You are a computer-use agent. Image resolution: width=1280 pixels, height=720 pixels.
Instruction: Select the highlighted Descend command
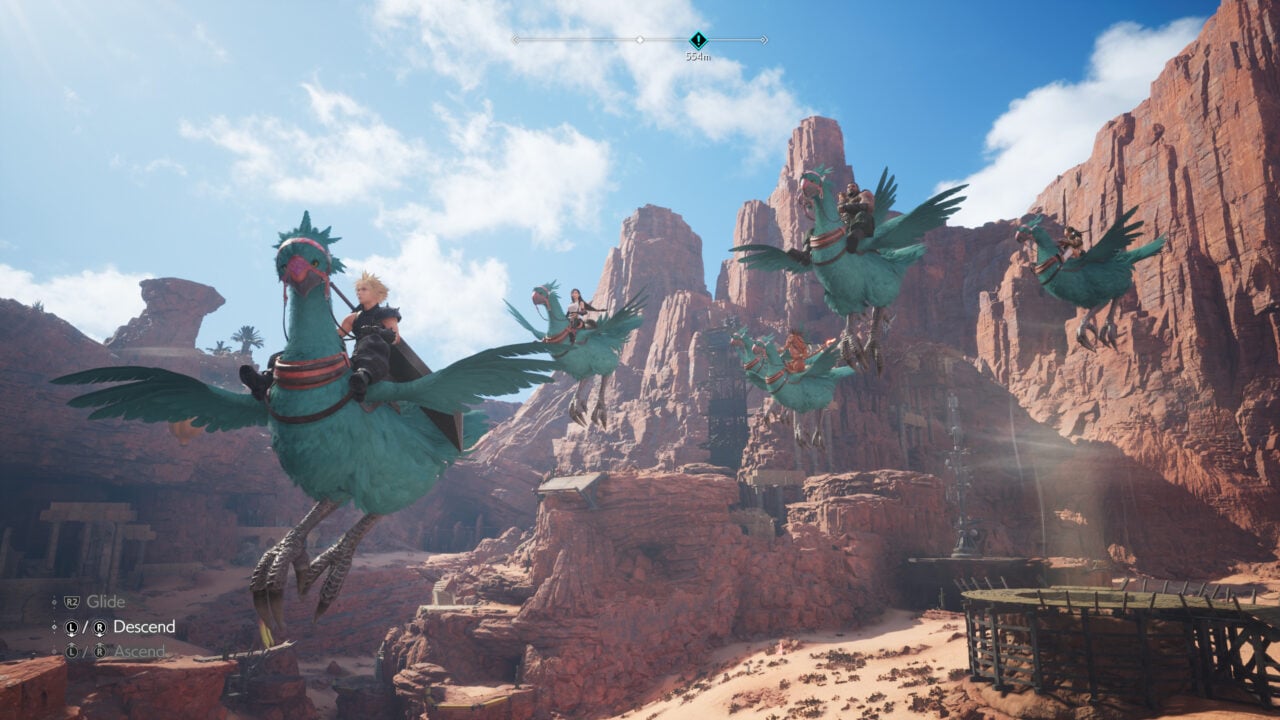pyautogui.click(x=145, y=627)
